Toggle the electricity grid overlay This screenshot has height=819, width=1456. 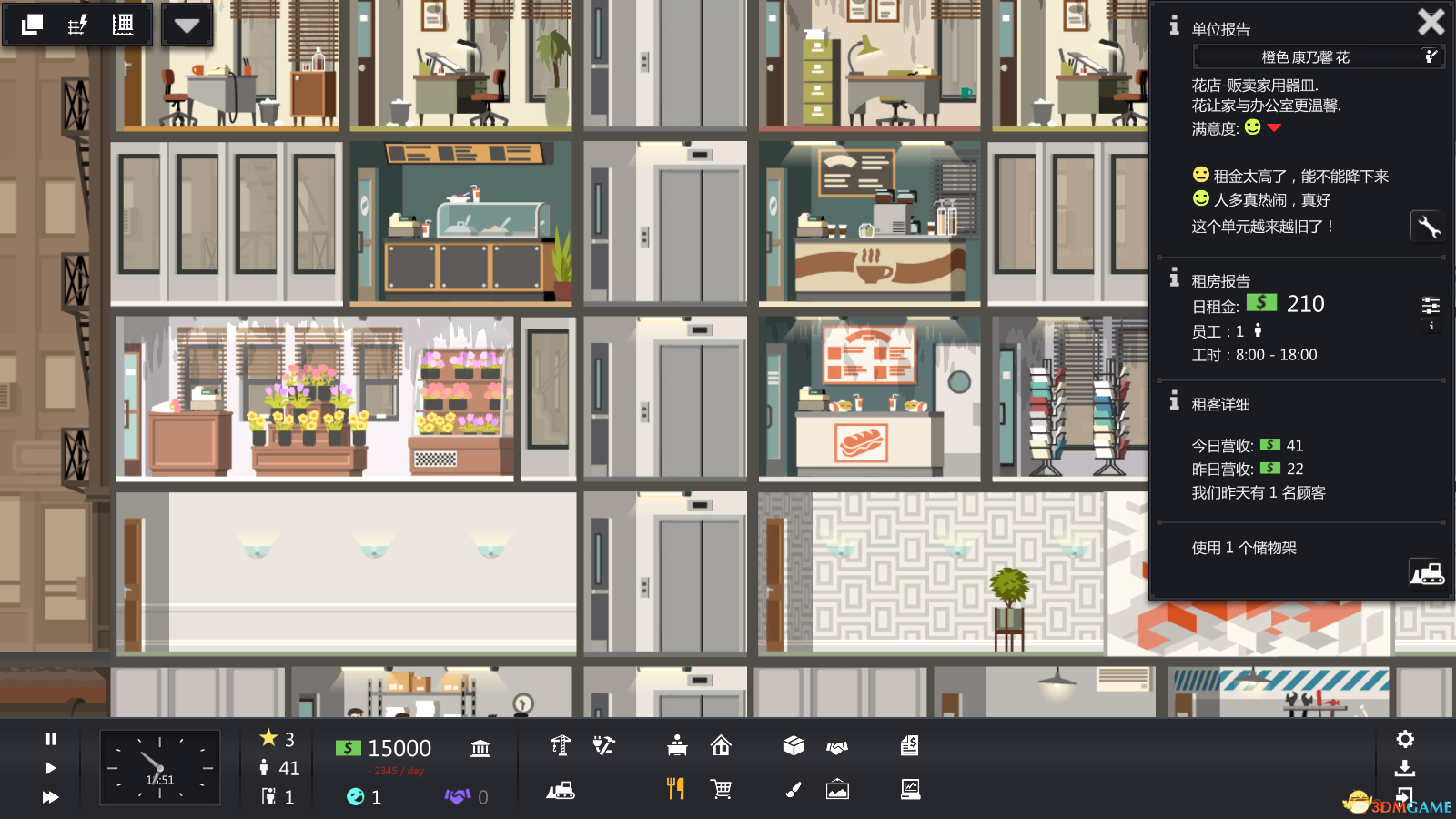pyautogui.click(x=77, y=25)
